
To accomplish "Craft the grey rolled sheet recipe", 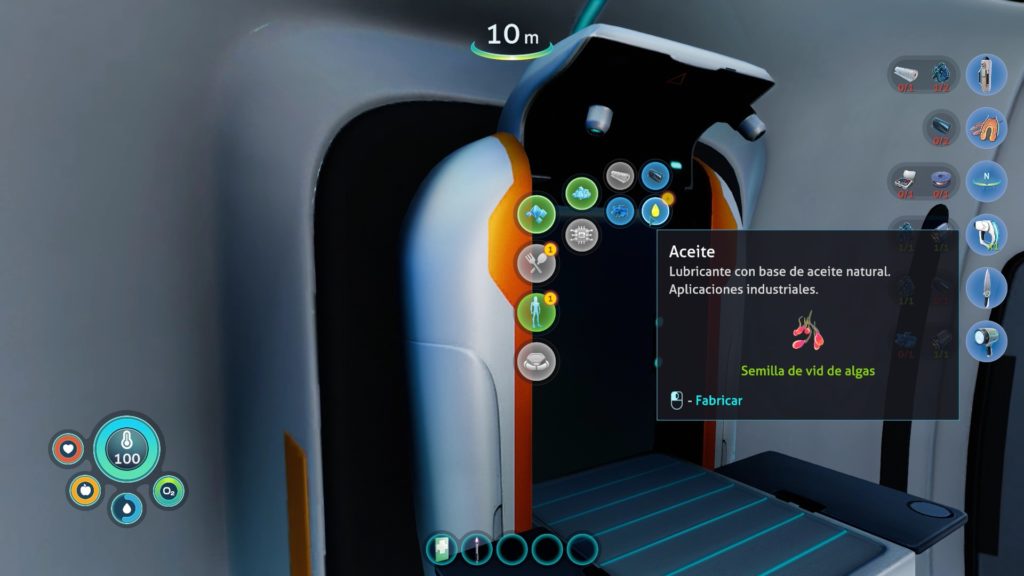I will 620,177.
